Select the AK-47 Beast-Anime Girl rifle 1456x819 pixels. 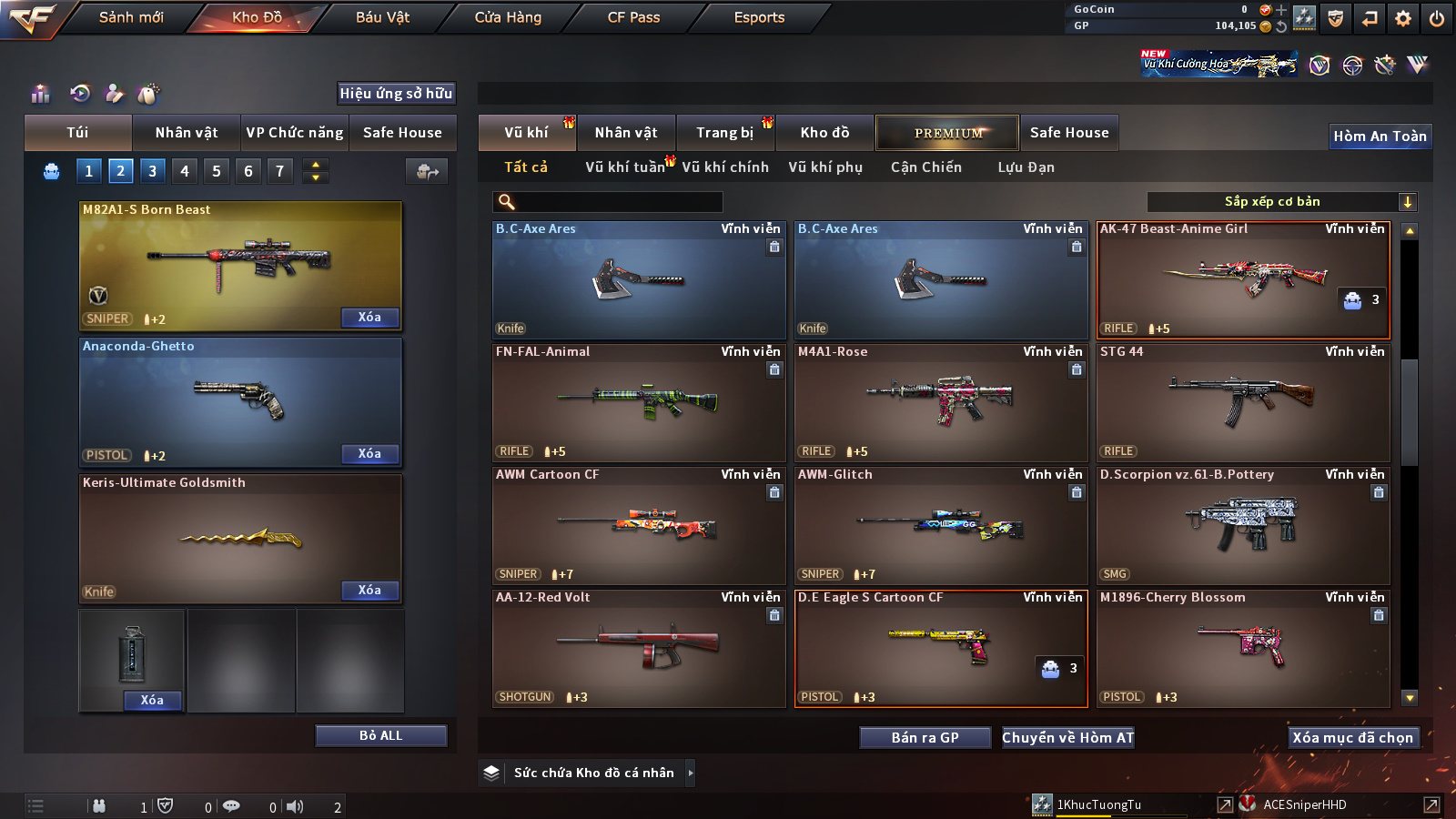[x=1243, y=280]
